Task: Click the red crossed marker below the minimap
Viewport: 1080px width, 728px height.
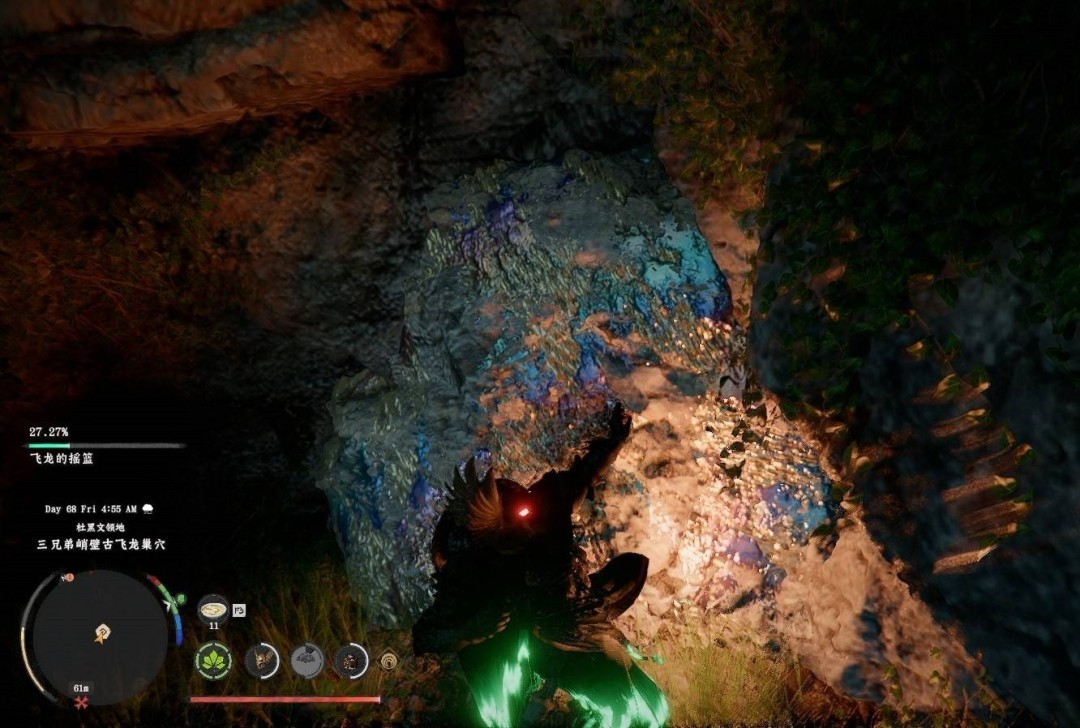Action: [81, 705]
